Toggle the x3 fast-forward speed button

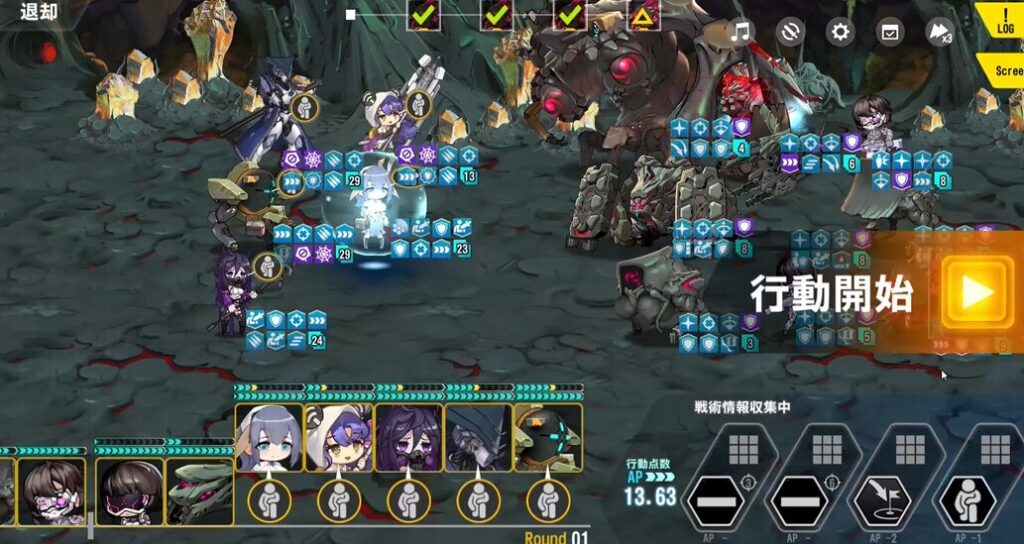point(939,32)
